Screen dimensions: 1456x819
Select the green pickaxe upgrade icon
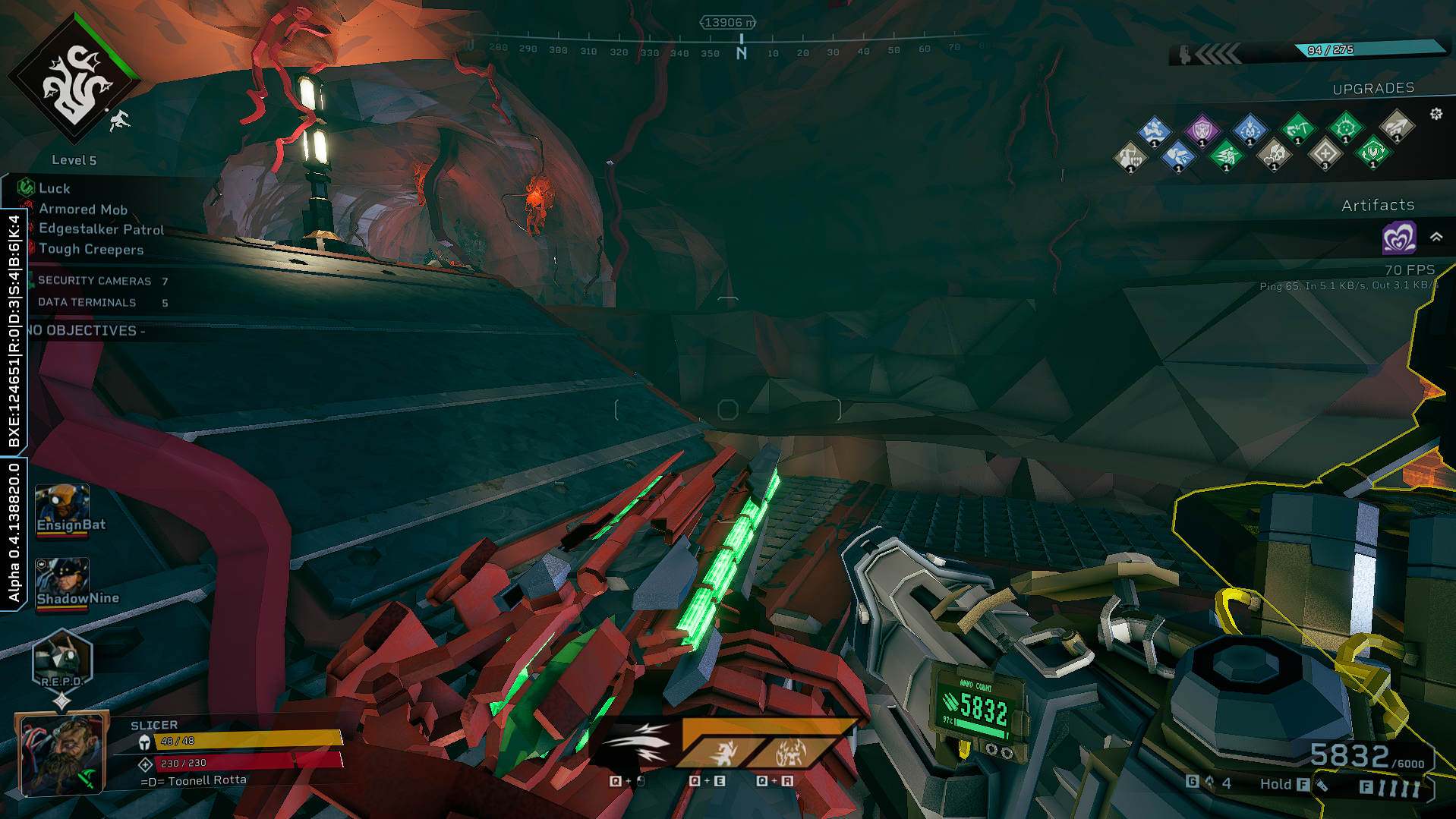[1297, 128]
